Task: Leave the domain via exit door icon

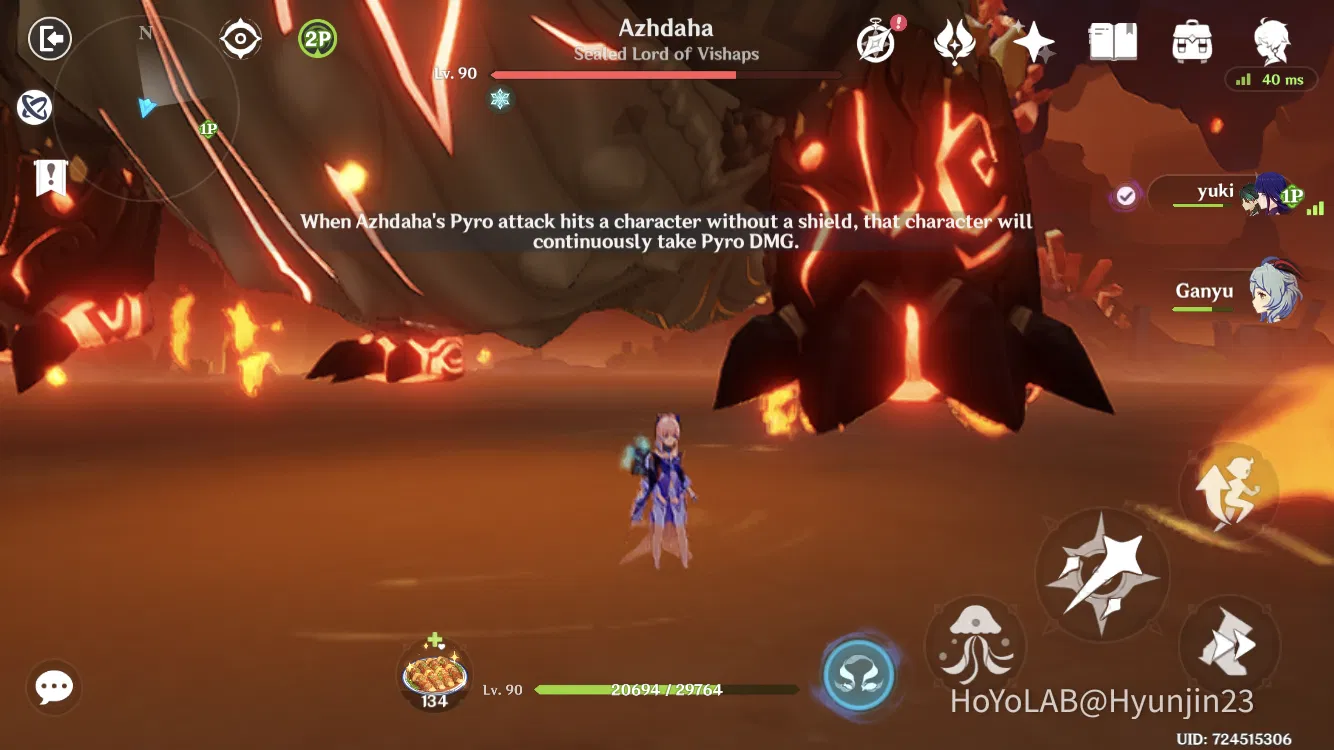Action: [48, 38]
